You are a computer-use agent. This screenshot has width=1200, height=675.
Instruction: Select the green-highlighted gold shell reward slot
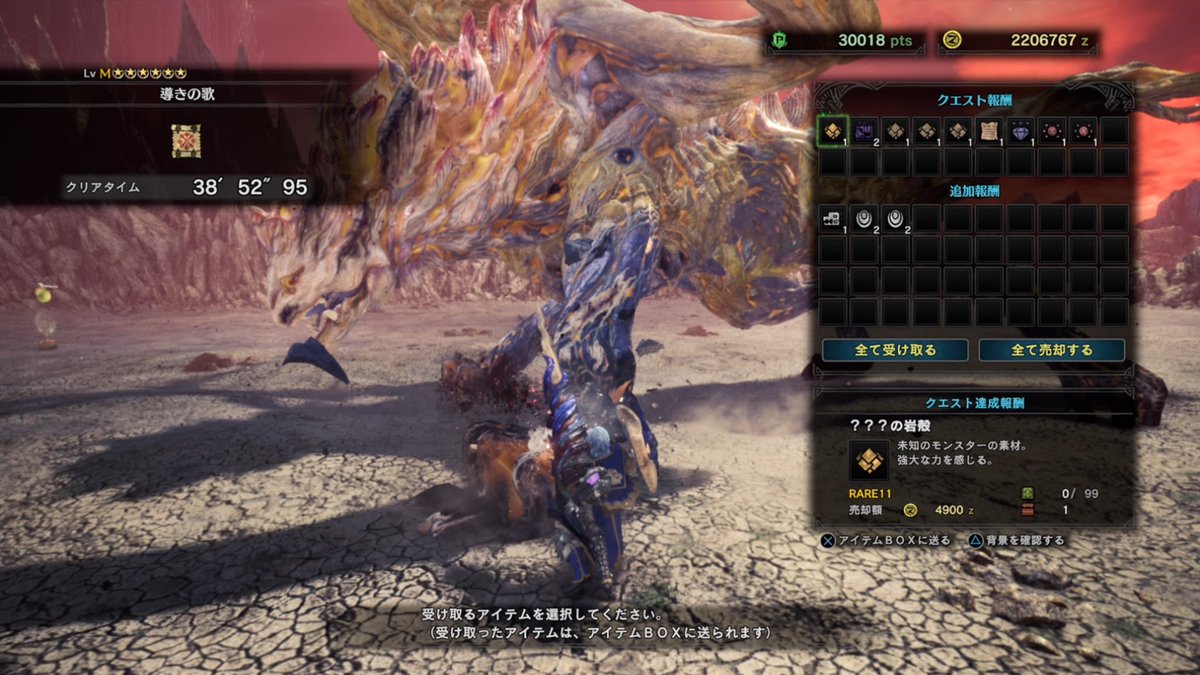(833, 130)
